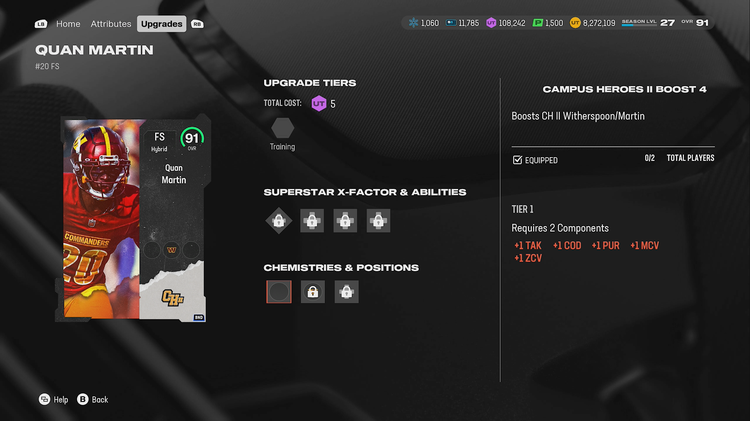The image size is (750, 421).
Task: Select the Training upgrade tier hexagon
Action: (282, 128)
